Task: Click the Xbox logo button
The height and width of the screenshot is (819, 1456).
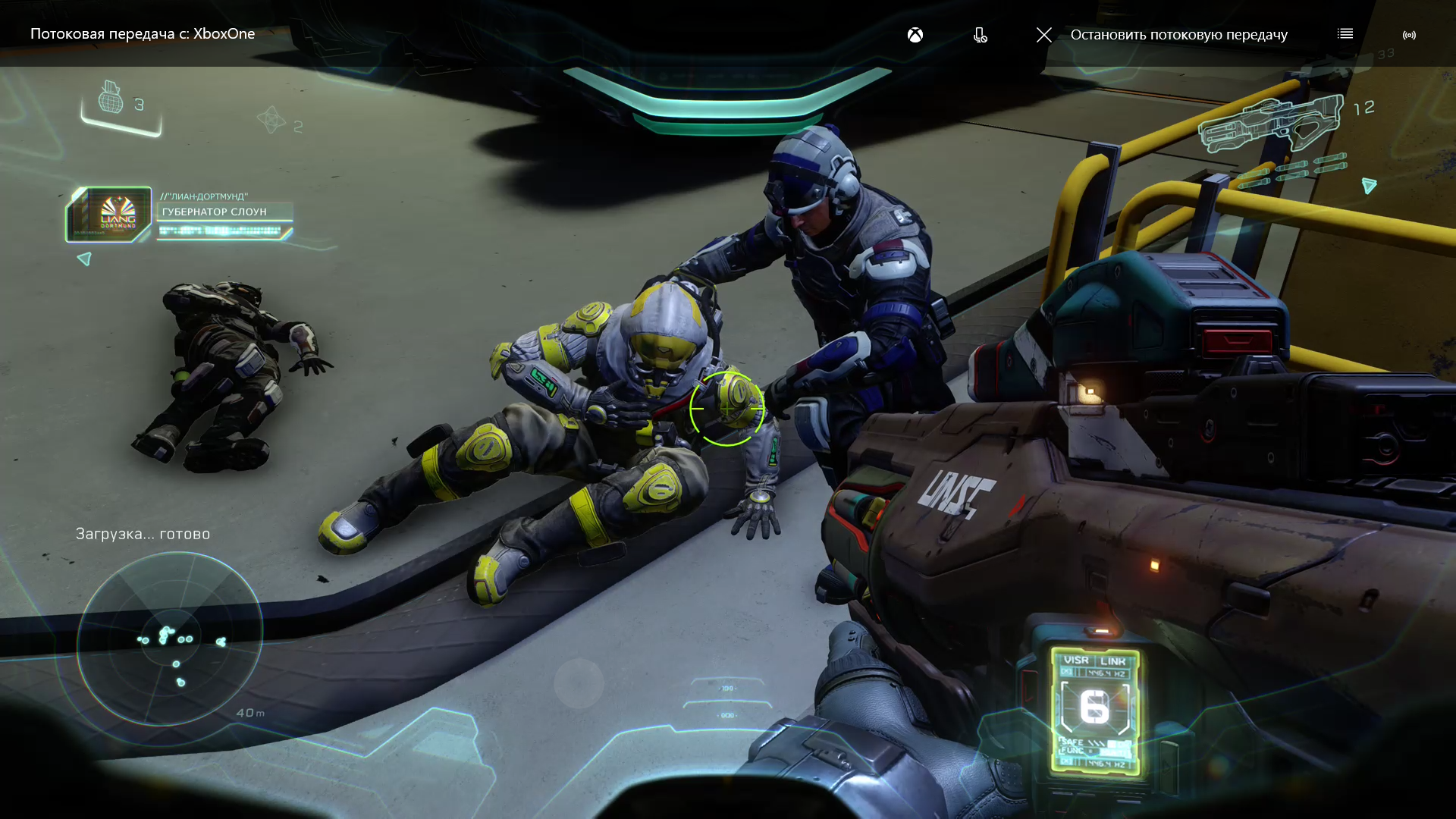Action: coord(915,35)
